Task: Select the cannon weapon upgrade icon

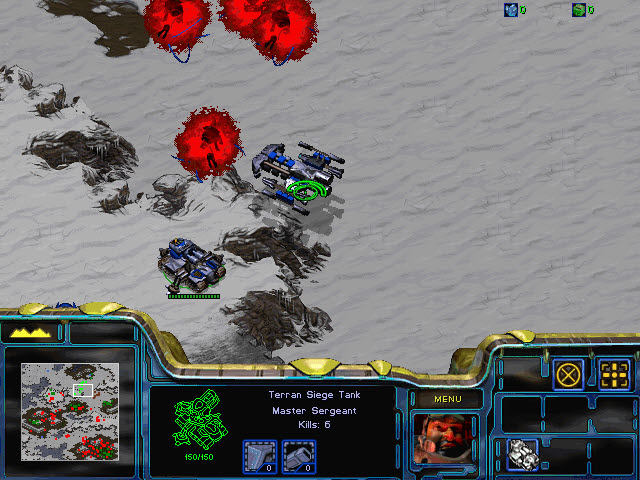Action: (x=298, y=456)
